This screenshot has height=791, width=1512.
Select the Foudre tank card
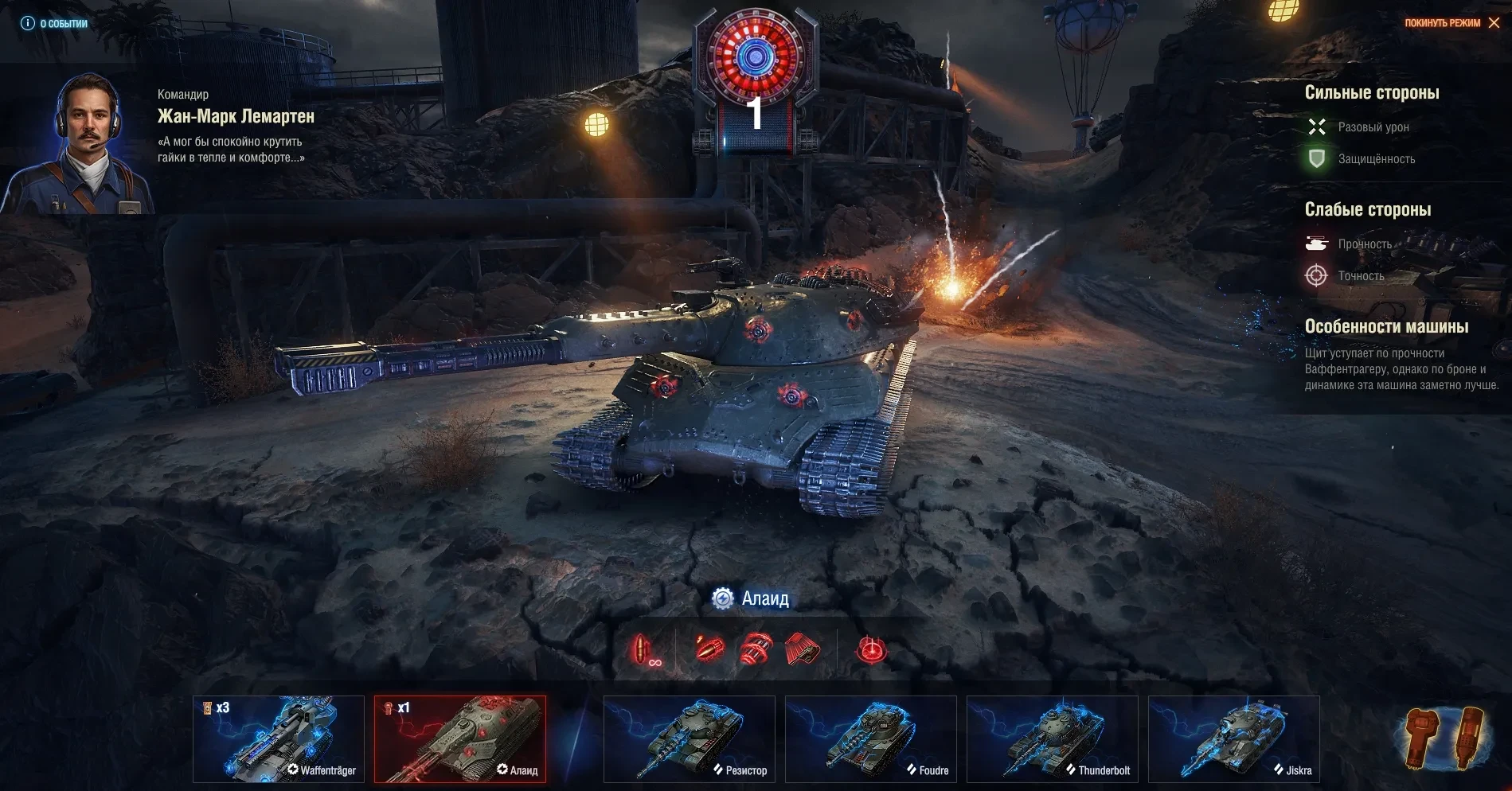(871, 739)
